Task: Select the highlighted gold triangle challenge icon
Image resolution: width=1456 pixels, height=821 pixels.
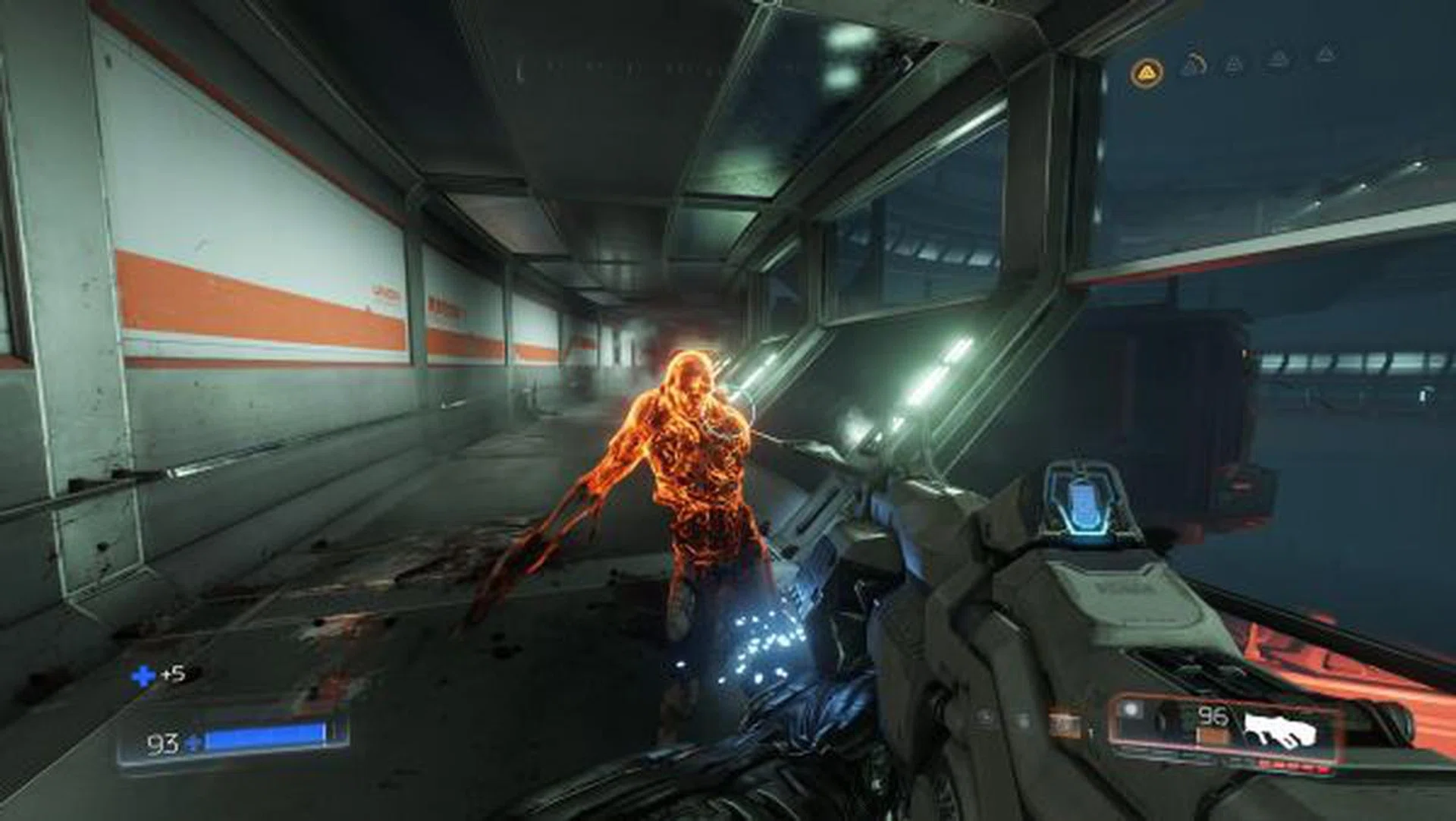Action: pyautogui.click(x=1146, y=74)
